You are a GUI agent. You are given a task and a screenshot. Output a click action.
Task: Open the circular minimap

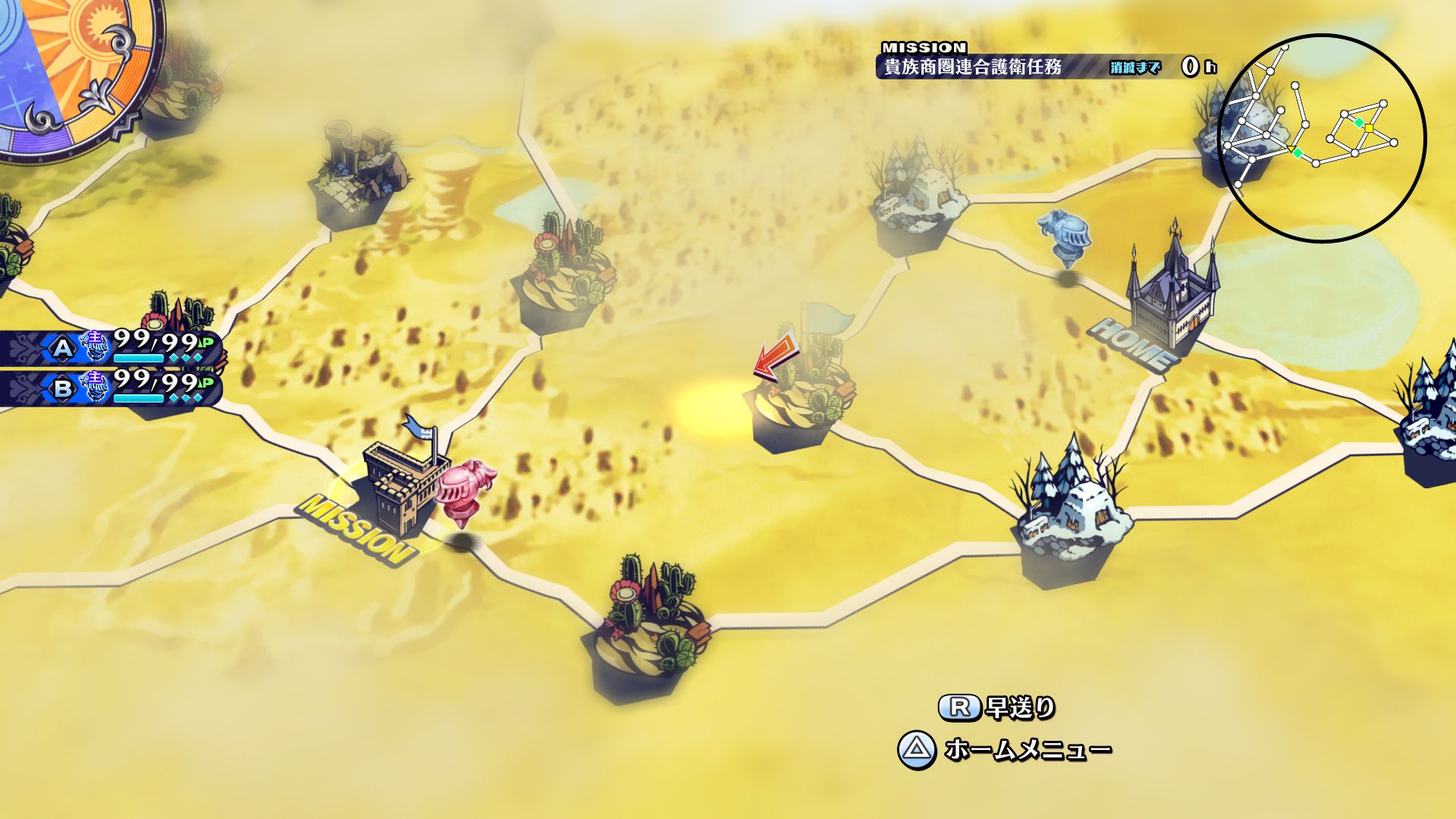coord(1322,138)
